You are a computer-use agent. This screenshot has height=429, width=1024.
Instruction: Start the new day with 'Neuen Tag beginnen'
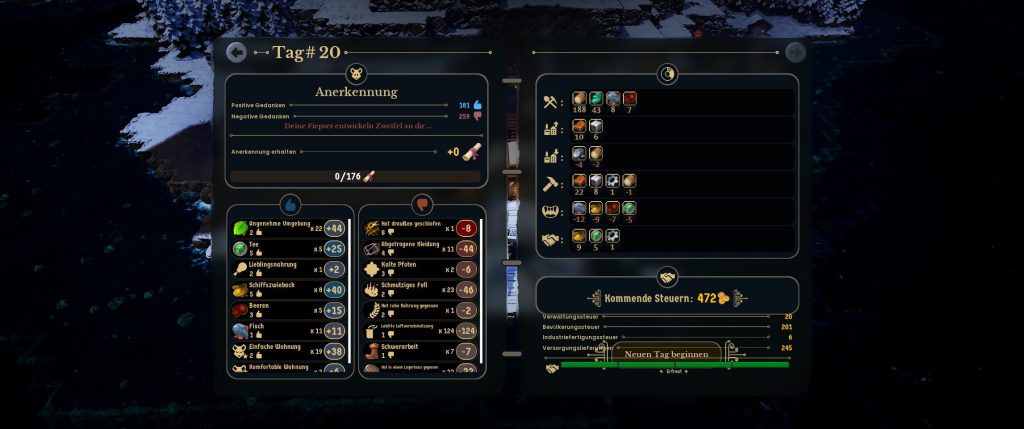click(667, 354)
